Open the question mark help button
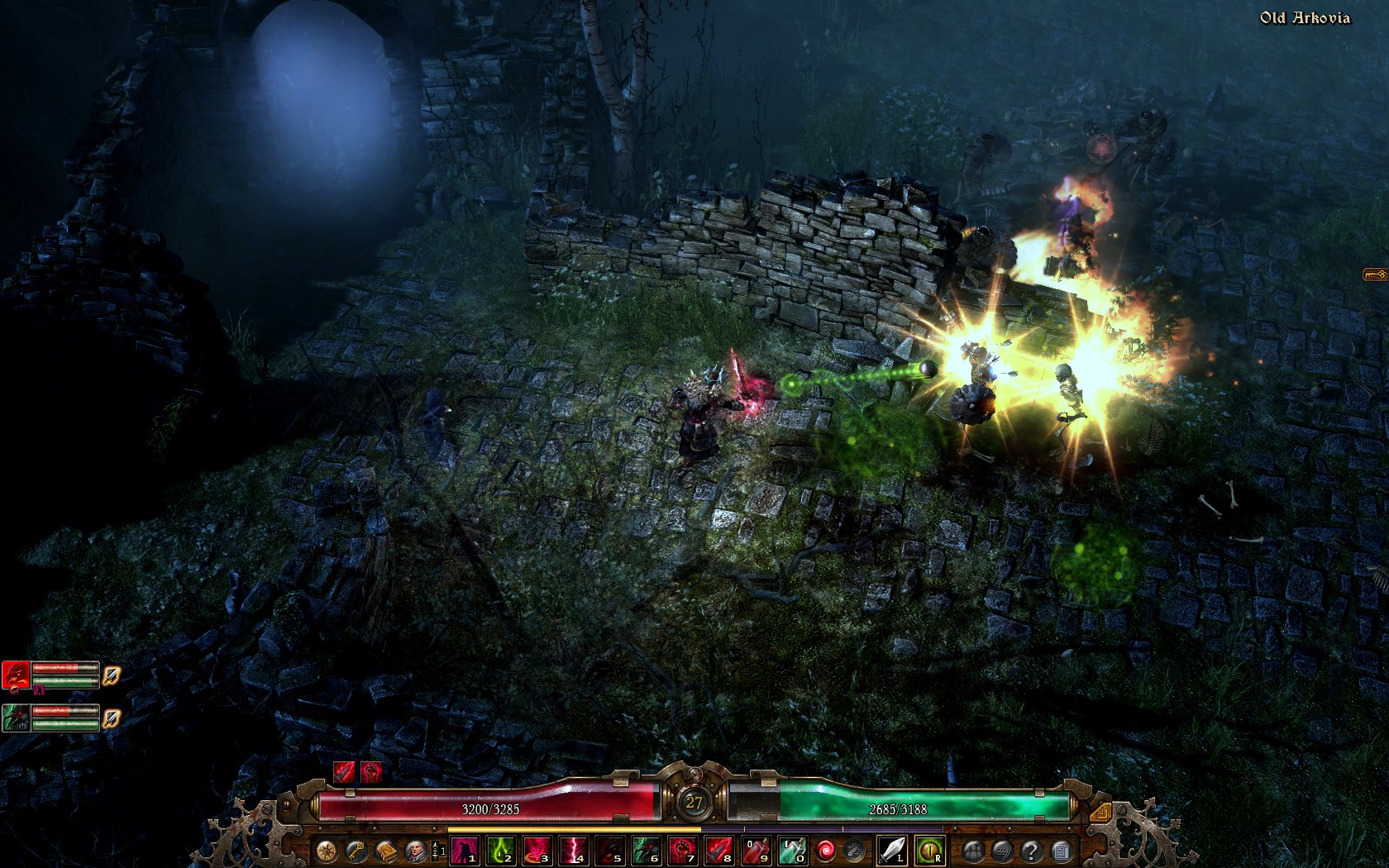 tap(1031, 850)
